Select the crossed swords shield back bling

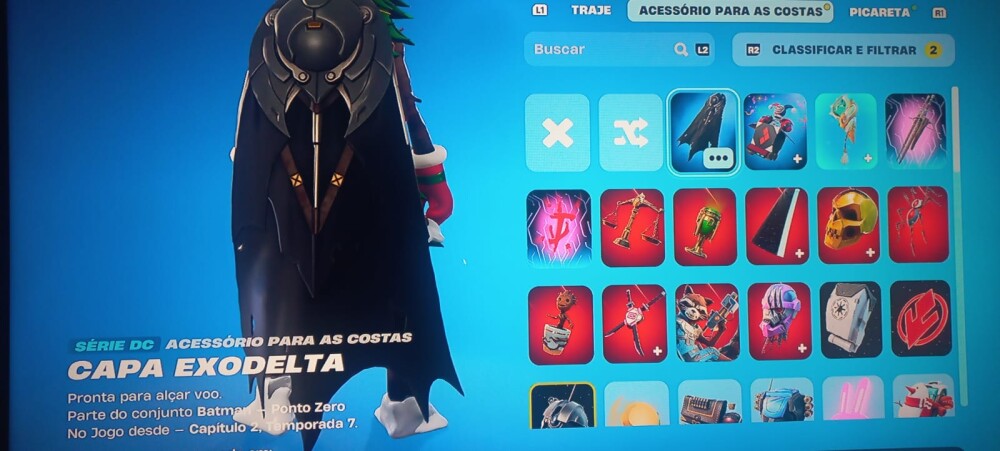pyautogui.click(x=632, y=323)
